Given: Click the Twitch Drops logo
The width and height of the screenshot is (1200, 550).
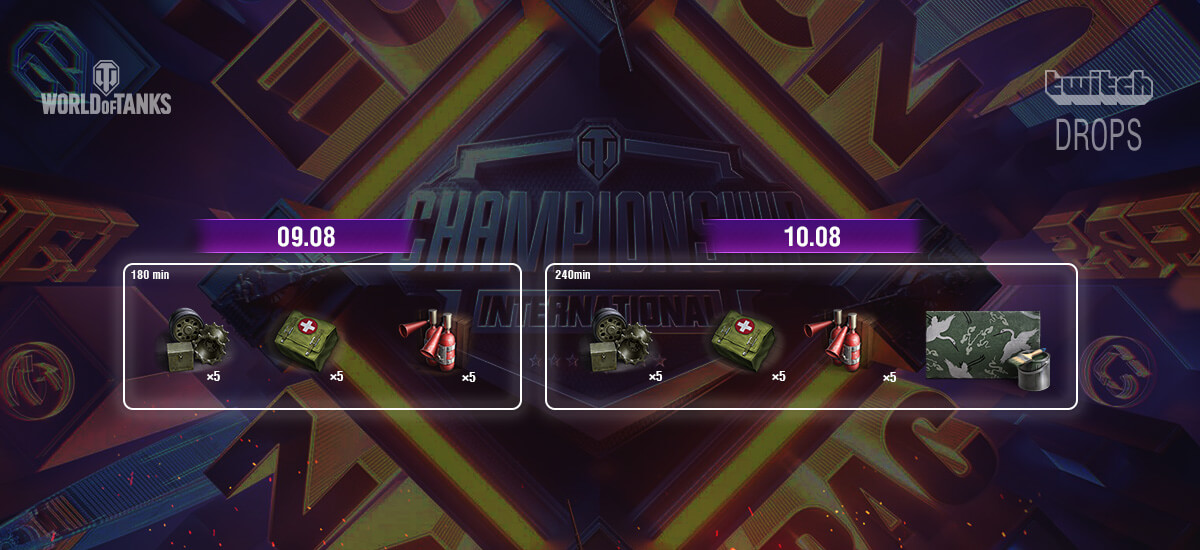Looking at the screenshot, I should pos(1098,112).
